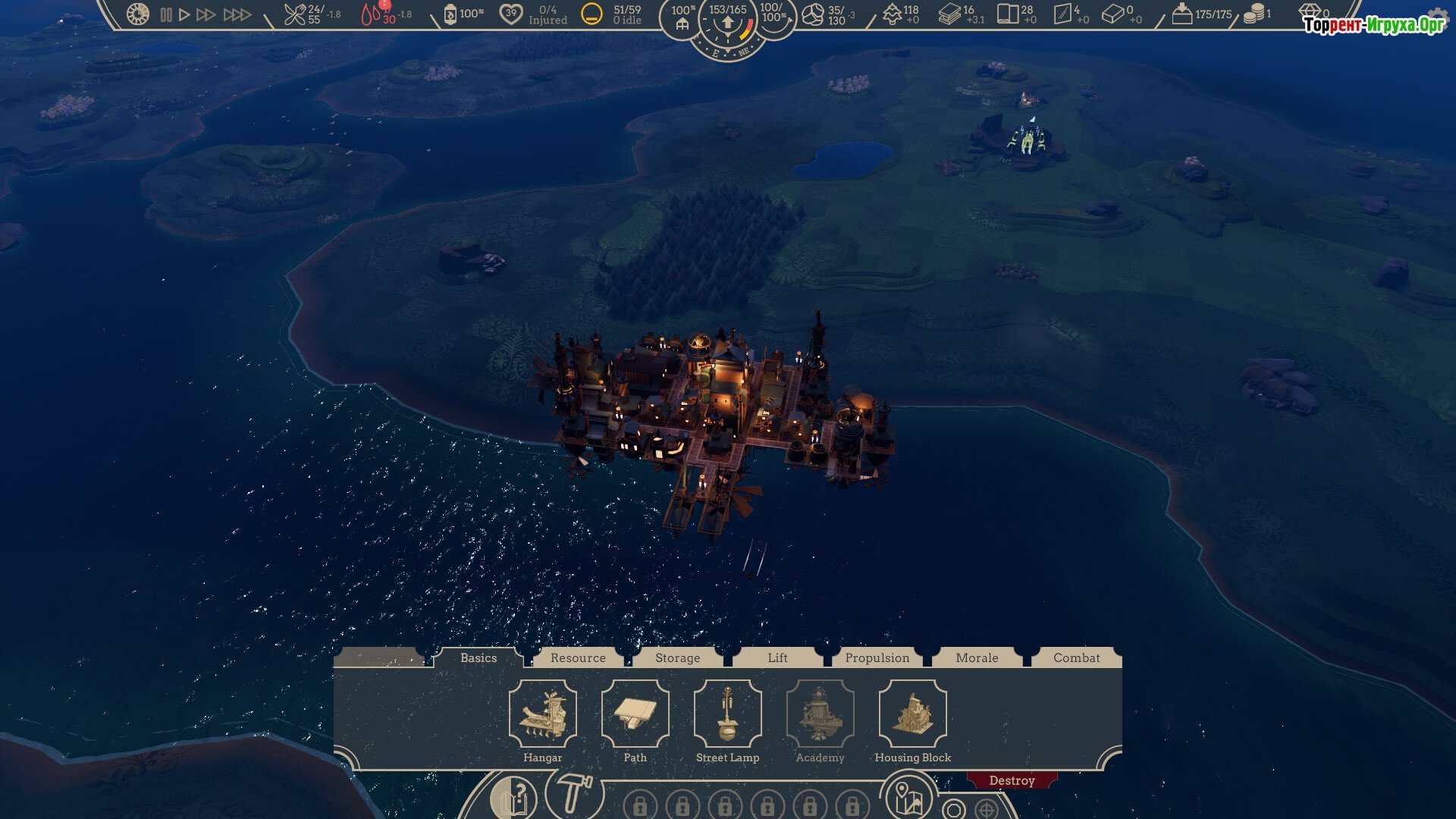This screenshot has width=1456, height=819.
Task: Set game speed to double fast-forward
Action: coord(206,14)
